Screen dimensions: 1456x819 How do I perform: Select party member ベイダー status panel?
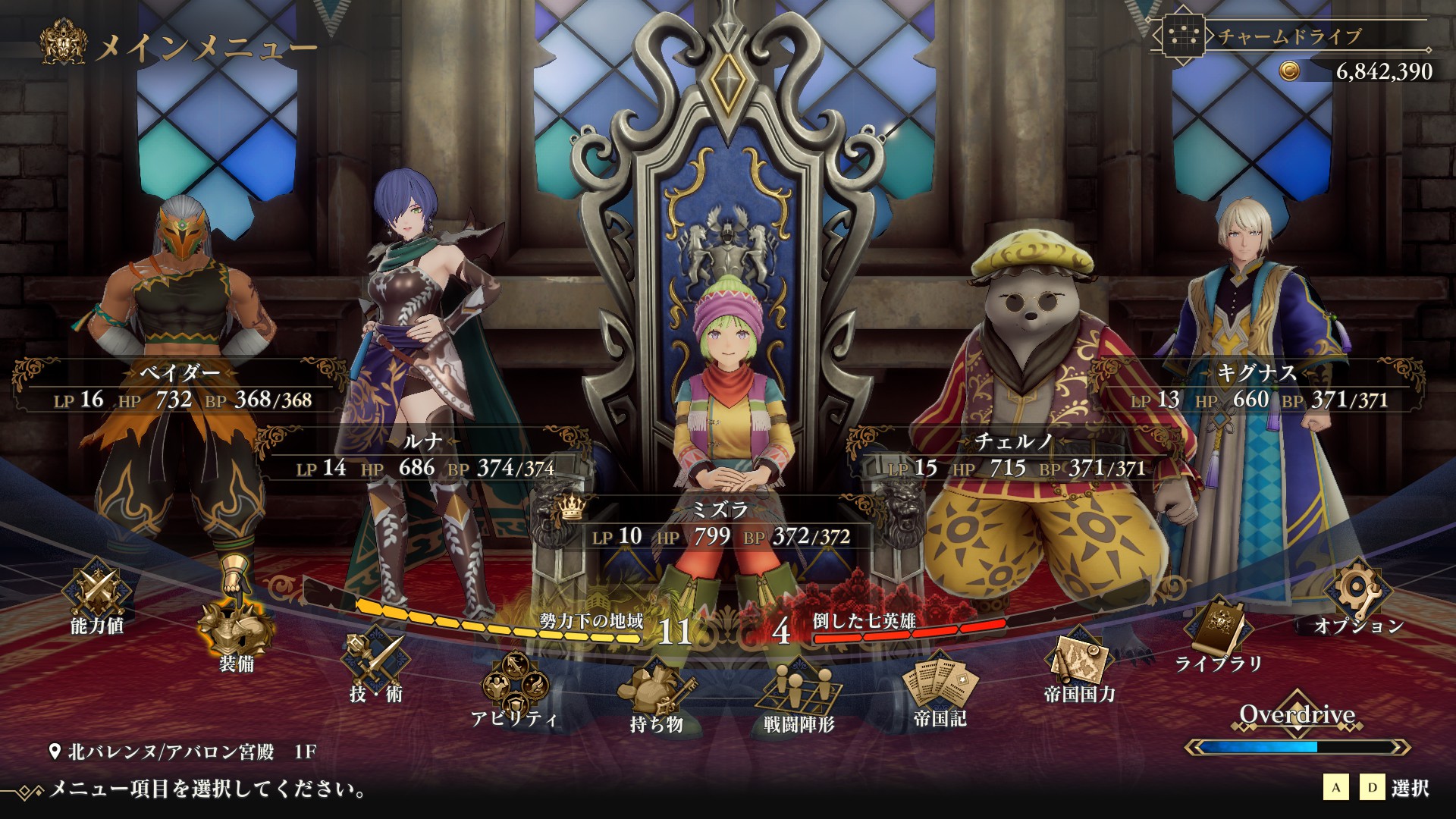click(x=180, y=387)
